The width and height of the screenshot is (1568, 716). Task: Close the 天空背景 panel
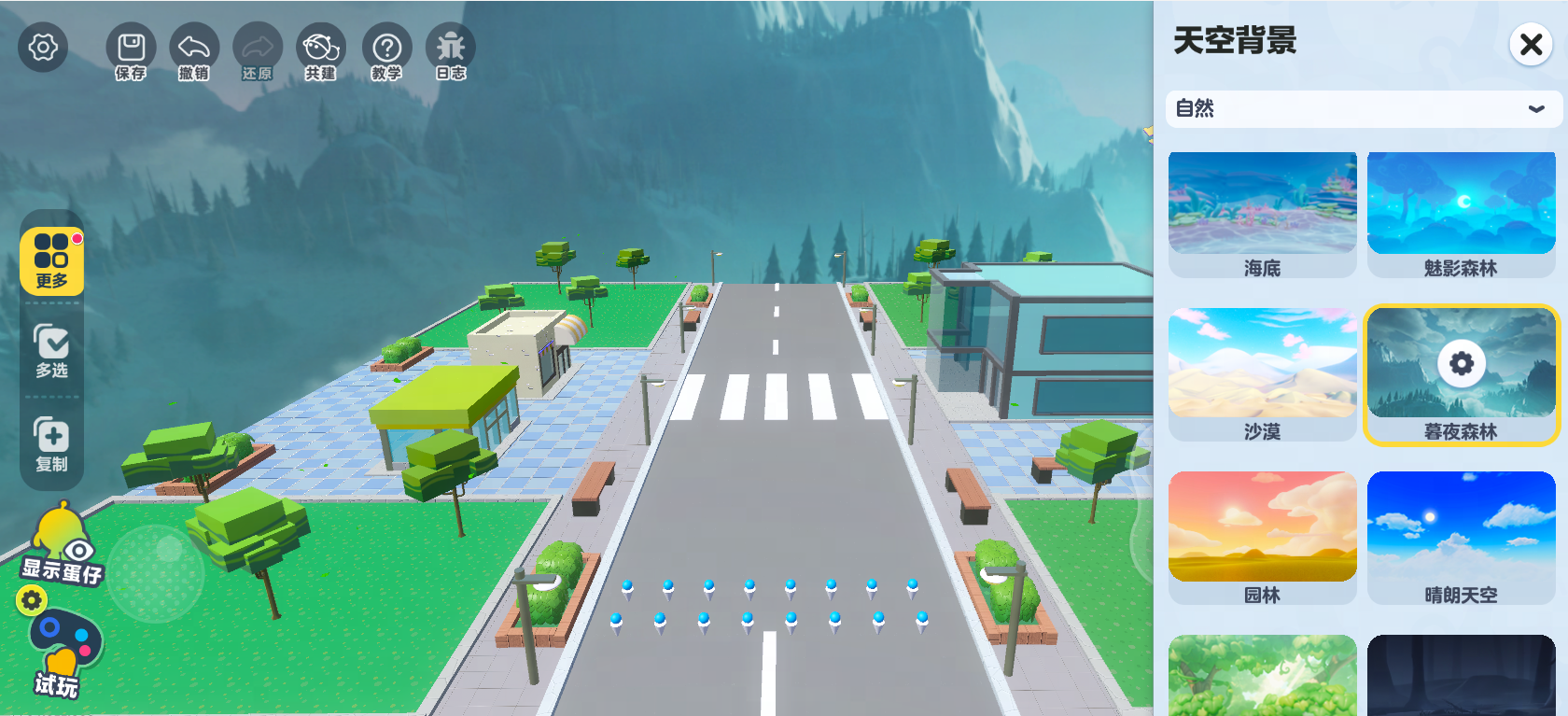pos(1531,44)
